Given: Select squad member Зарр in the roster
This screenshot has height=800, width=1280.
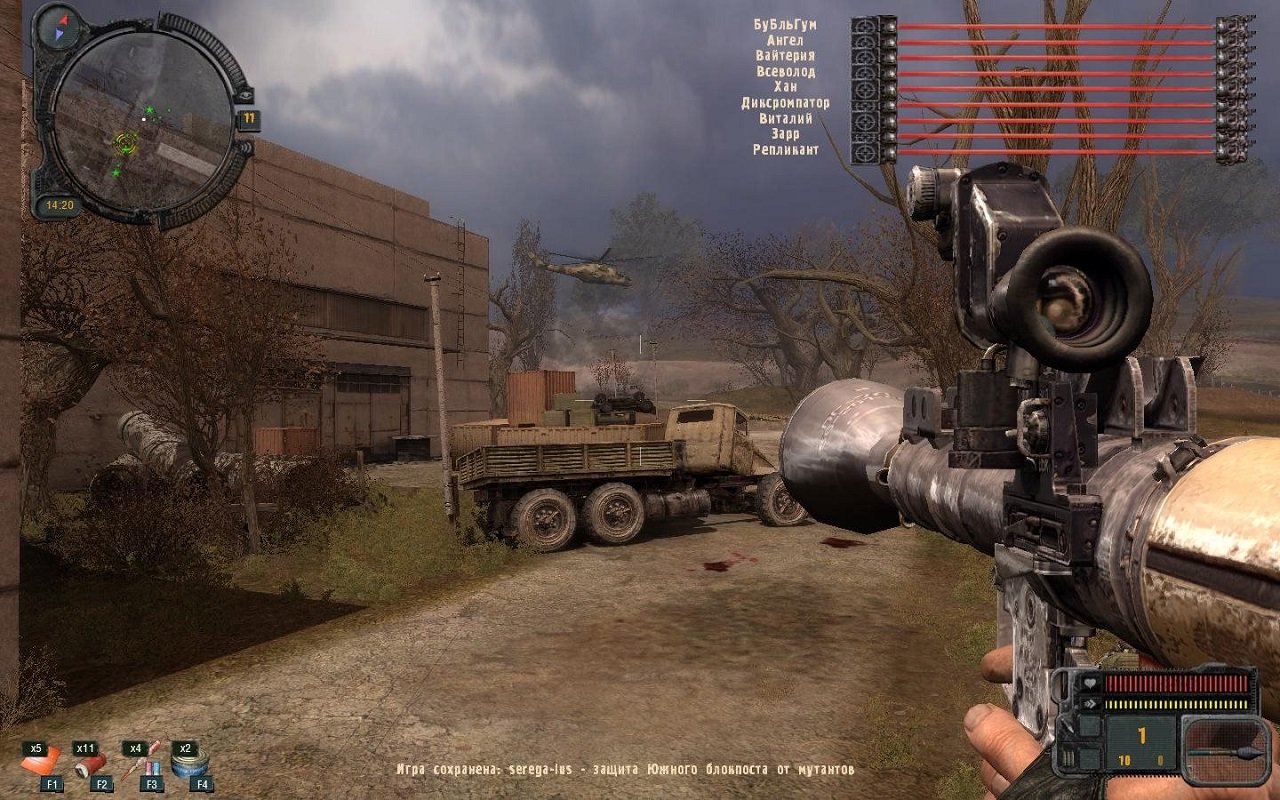Looking at the screenshot, I should click(x=785, y=134).
